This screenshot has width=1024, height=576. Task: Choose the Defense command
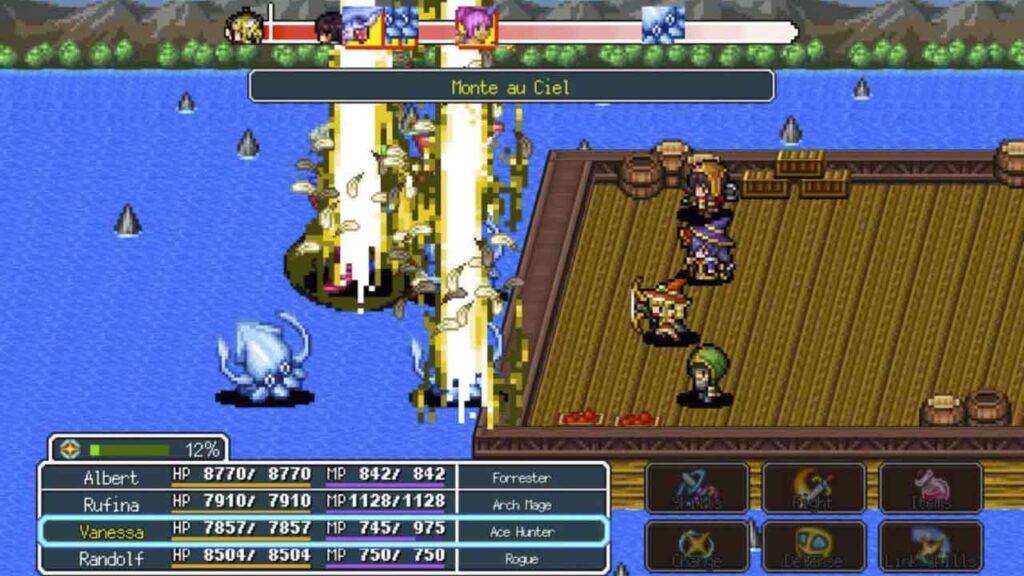pos(813,545)
